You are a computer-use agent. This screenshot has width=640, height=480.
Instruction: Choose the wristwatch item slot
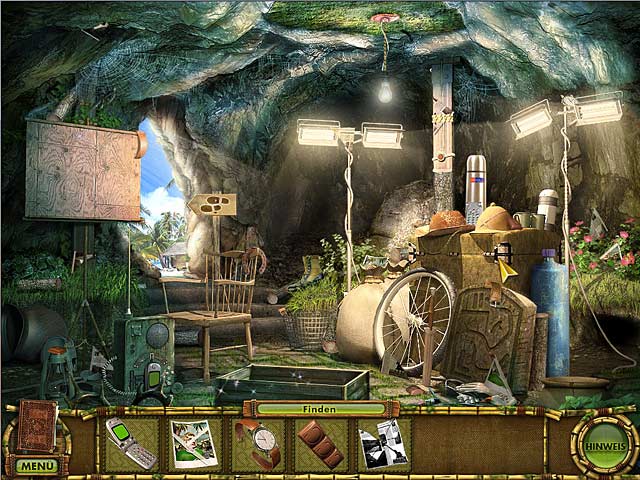(259, 443)
